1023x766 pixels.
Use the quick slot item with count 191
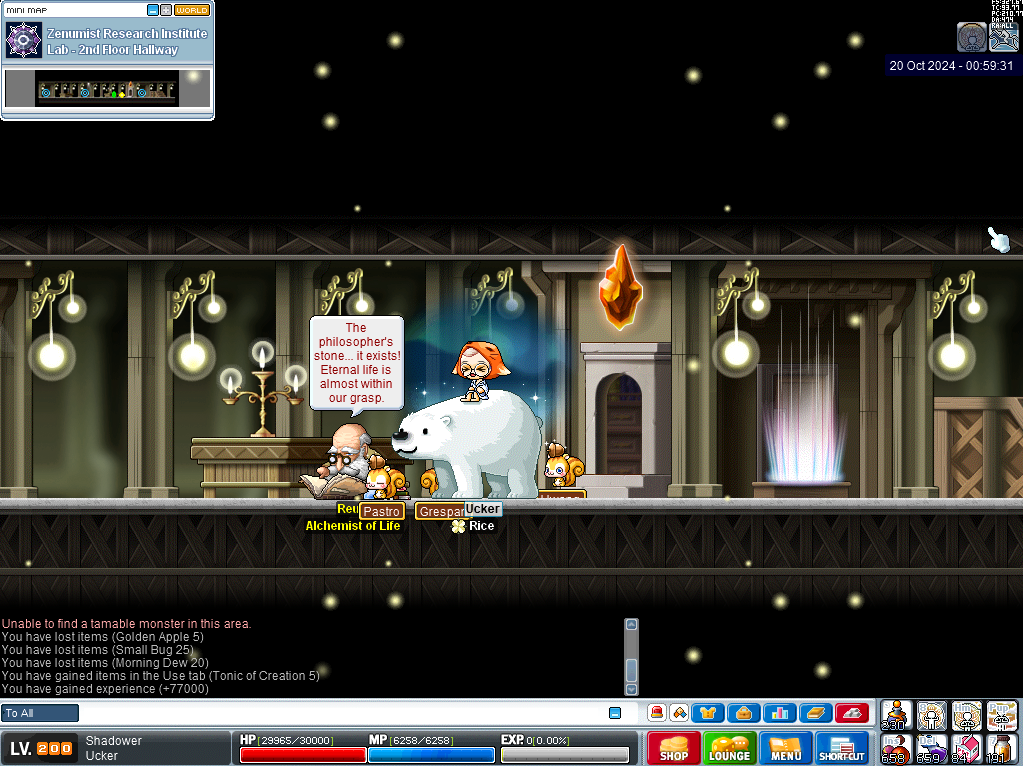(x=1001, y=748)
